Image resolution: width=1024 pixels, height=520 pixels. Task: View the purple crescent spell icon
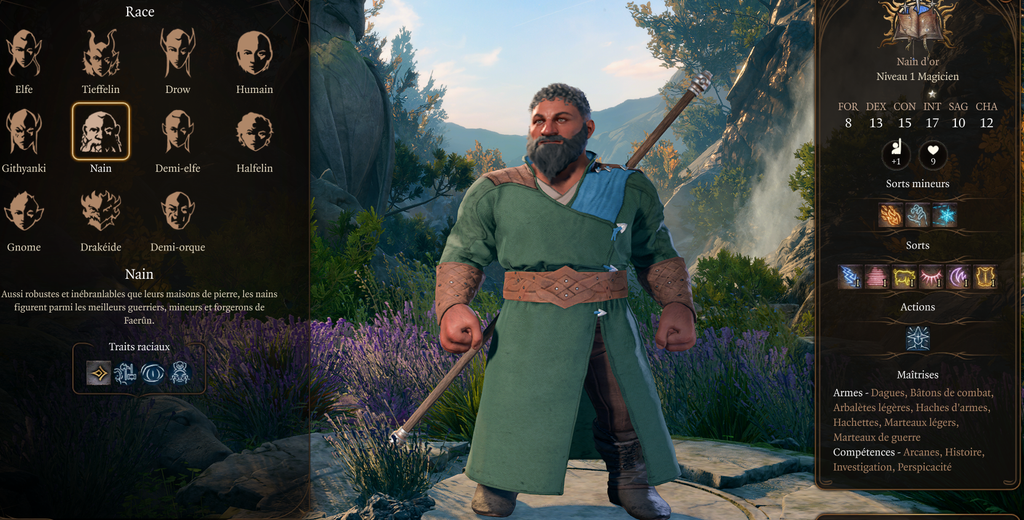pyautogui.click(x=958, y=276)
